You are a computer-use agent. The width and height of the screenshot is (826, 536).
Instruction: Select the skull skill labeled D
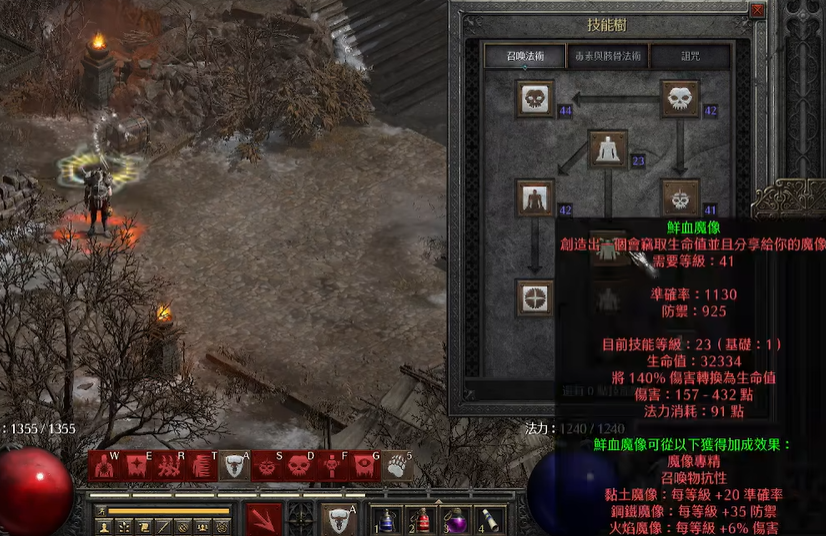tap(300, 465)
